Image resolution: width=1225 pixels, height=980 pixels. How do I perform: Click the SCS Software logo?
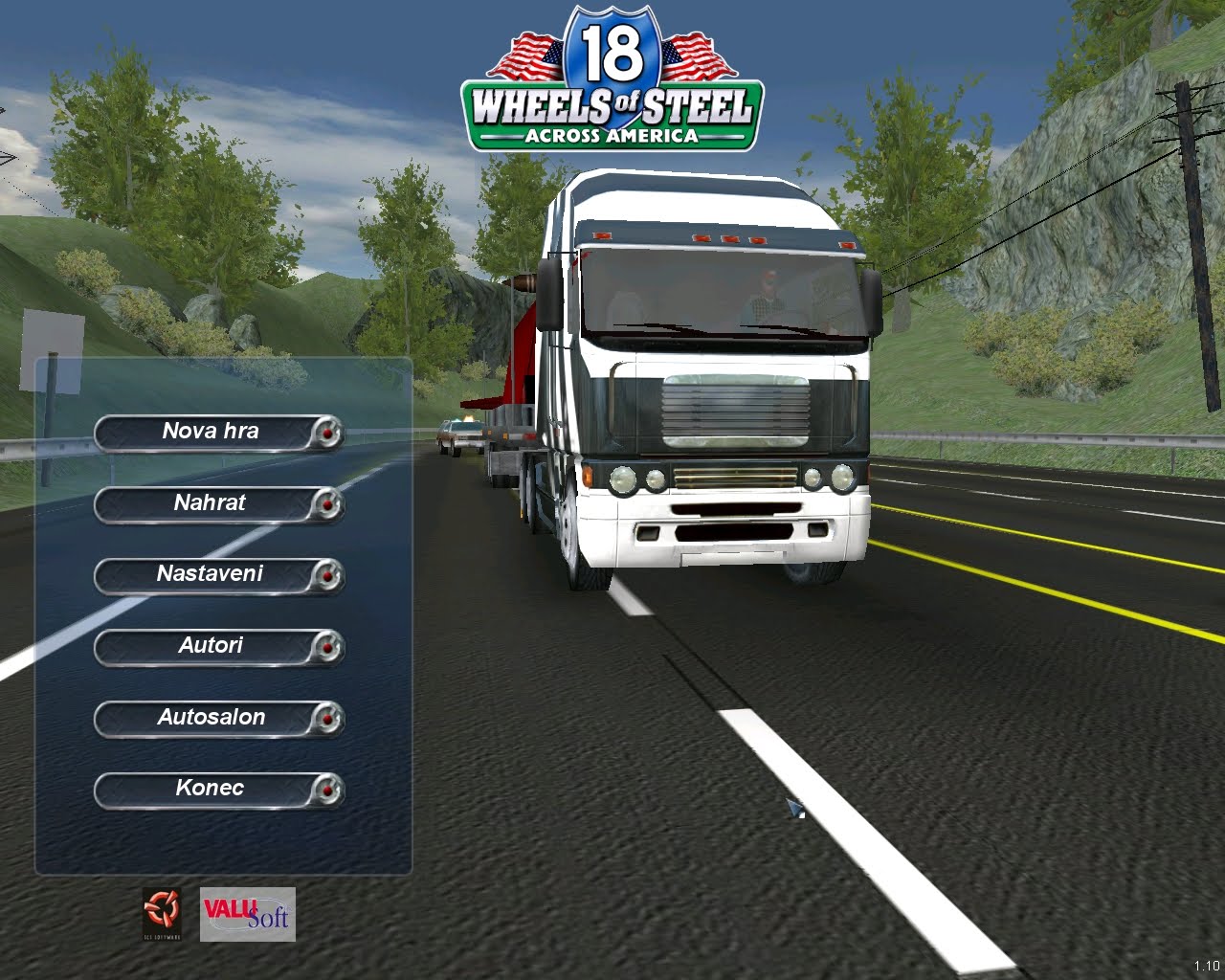point(161,913)
